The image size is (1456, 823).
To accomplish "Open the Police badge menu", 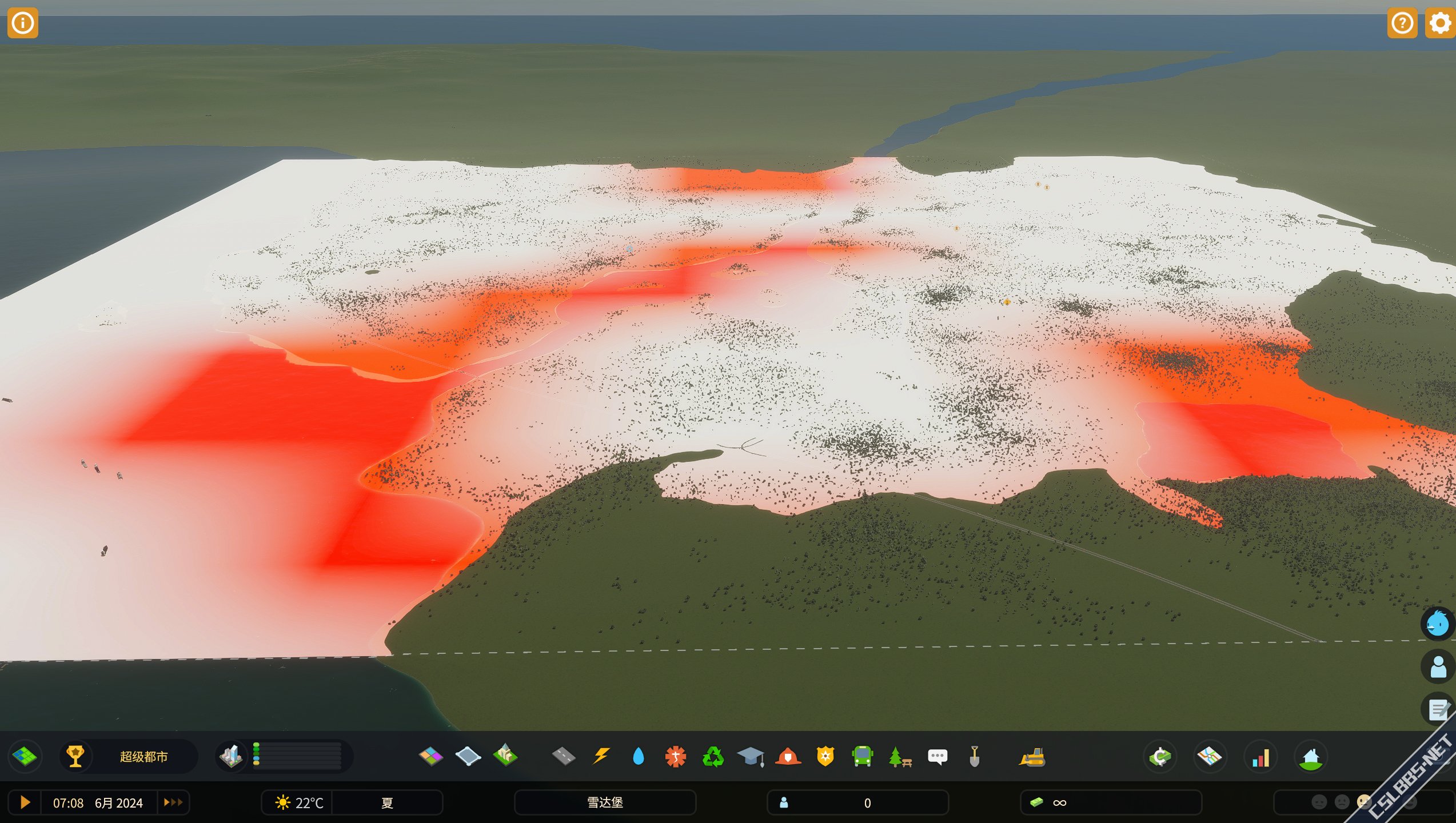I will coord(825,757).
